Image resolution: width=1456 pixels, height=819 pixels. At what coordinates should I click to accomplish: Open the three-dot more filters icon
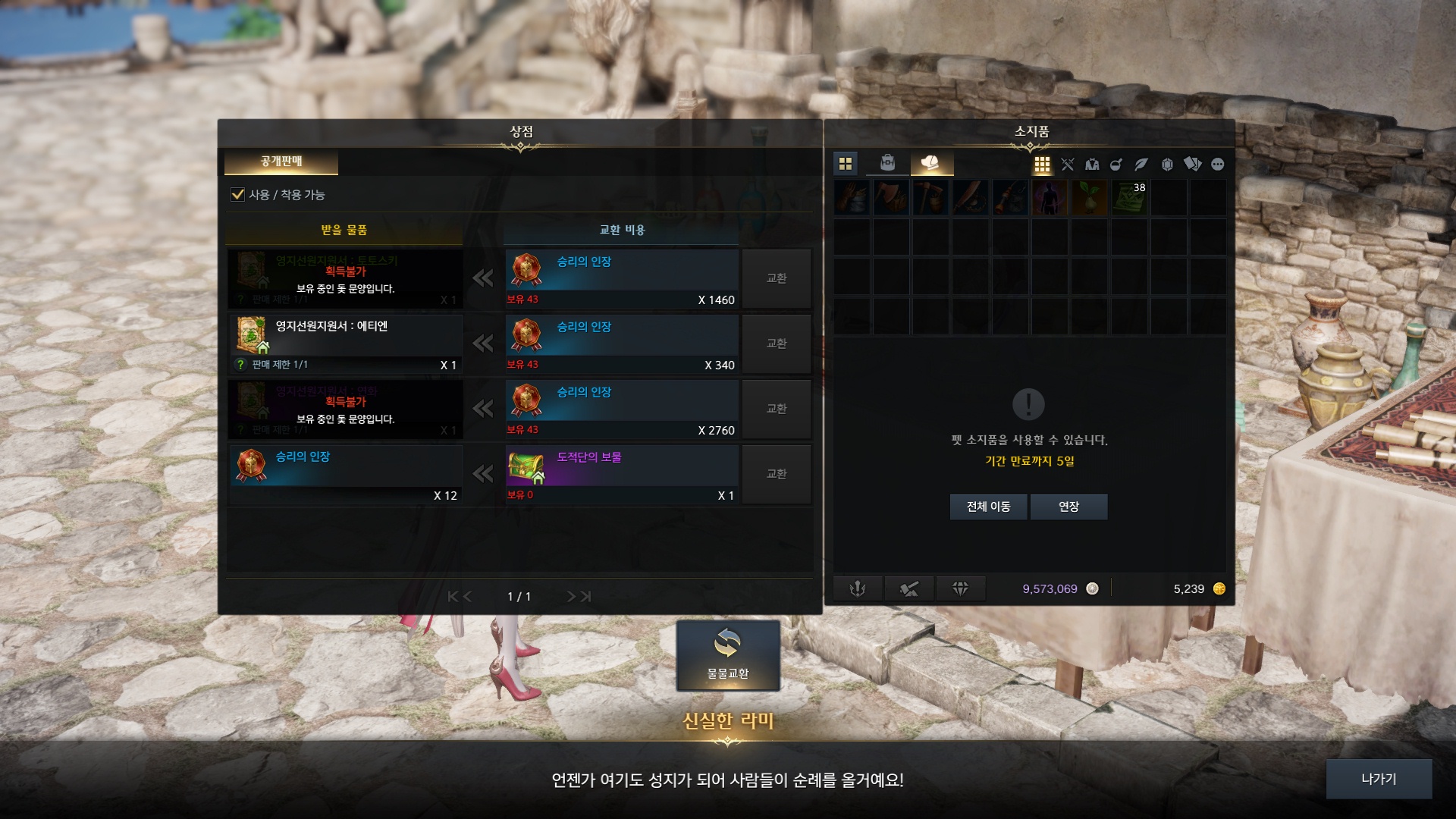tap(1218, 165)
